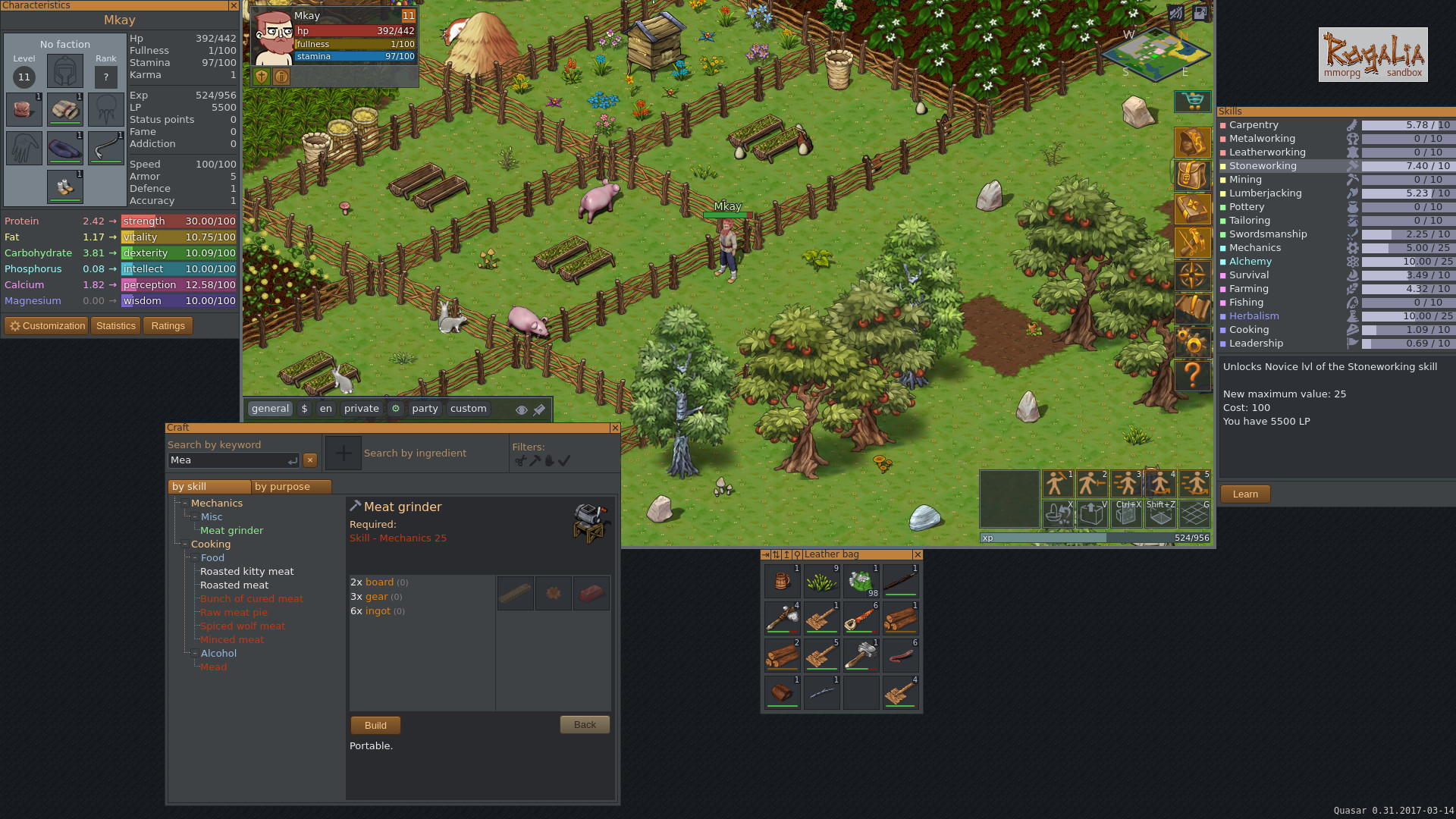Enable the checkmark filter in Craft window
This screenshot has width=1456, height=819.
click(564, 460)
